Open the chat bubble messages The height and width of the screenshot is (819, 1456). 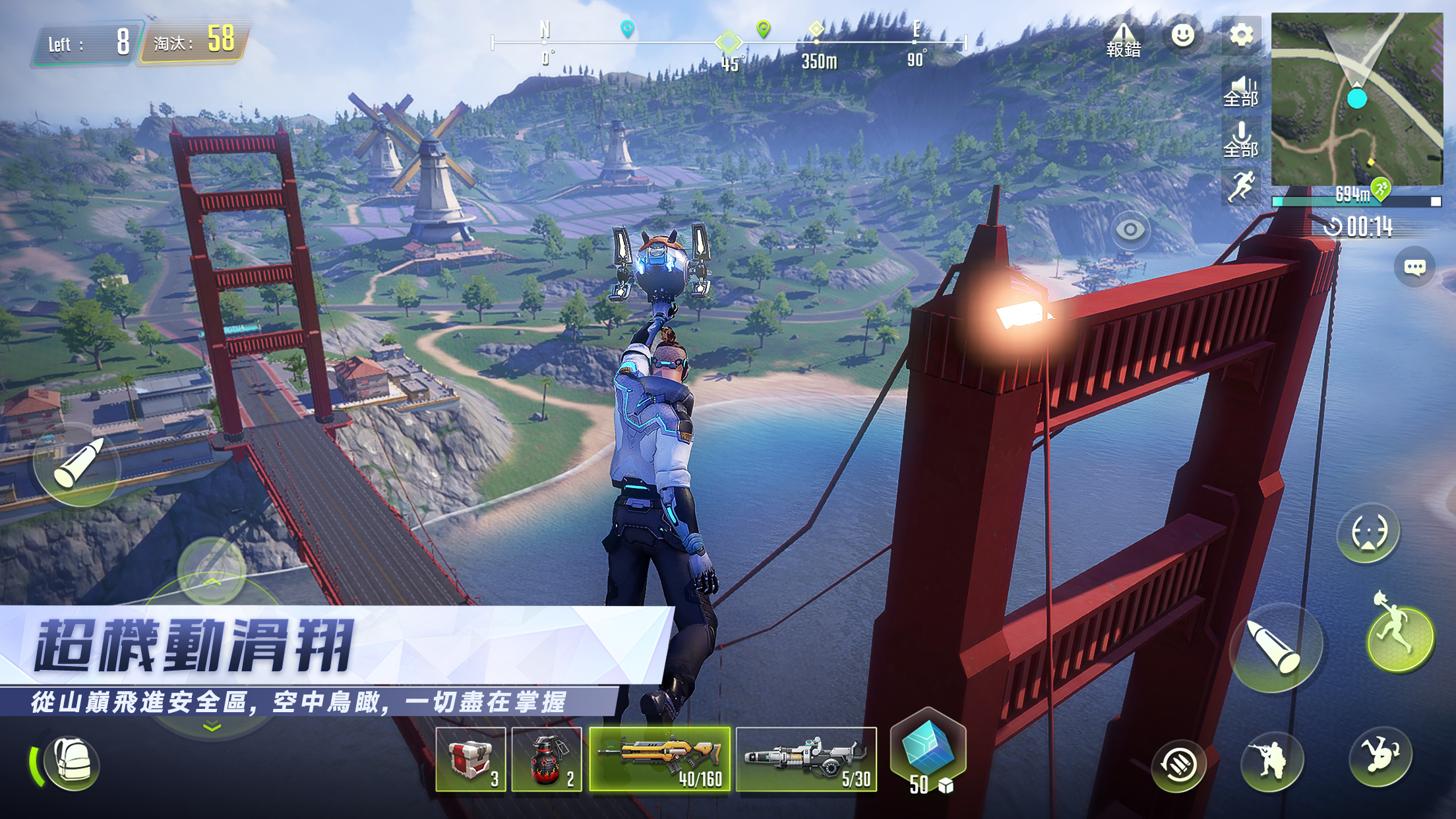click(1414, 267)
